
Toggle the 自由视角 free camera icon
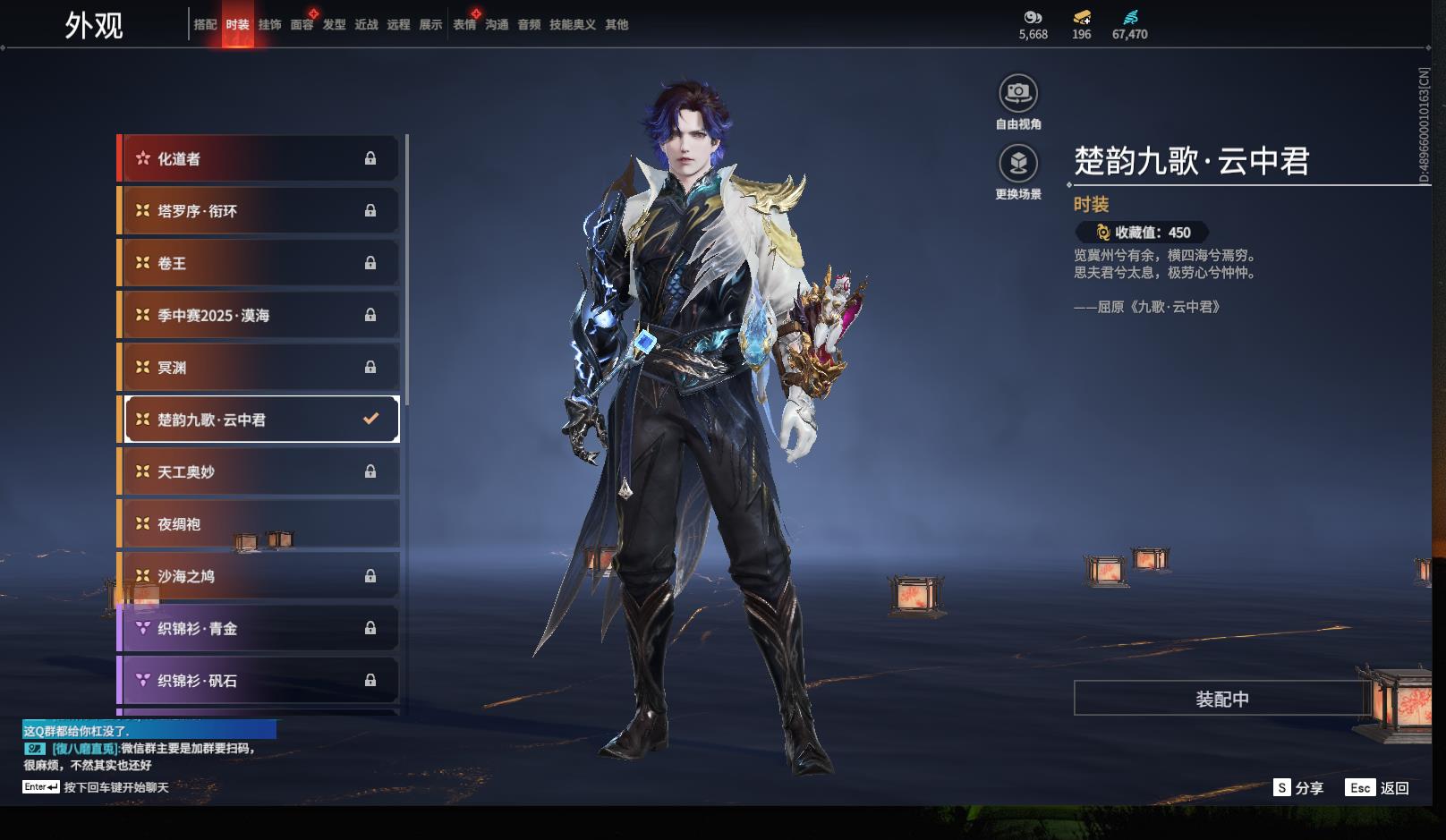(x=1018, y=93)
